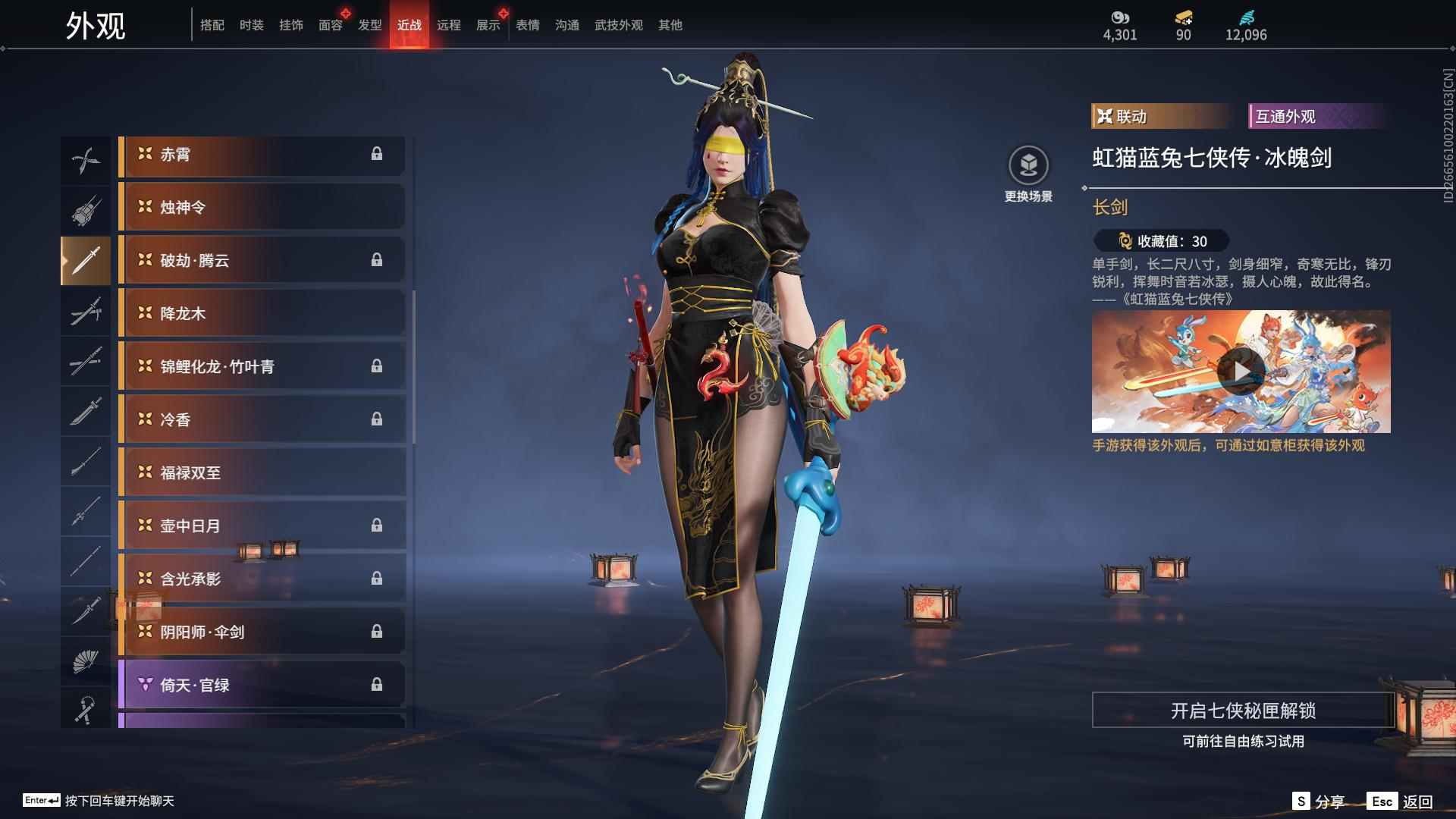
Task: Switch to the 时装 tab
Action: tap(252, 24)
